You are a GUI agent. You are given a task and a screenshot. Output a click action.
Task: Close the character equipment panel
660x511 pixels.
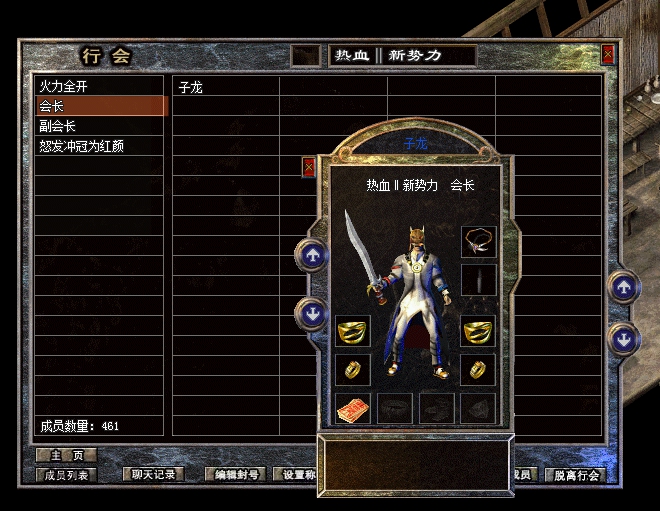pyautogui.click(x=309, y=167)
